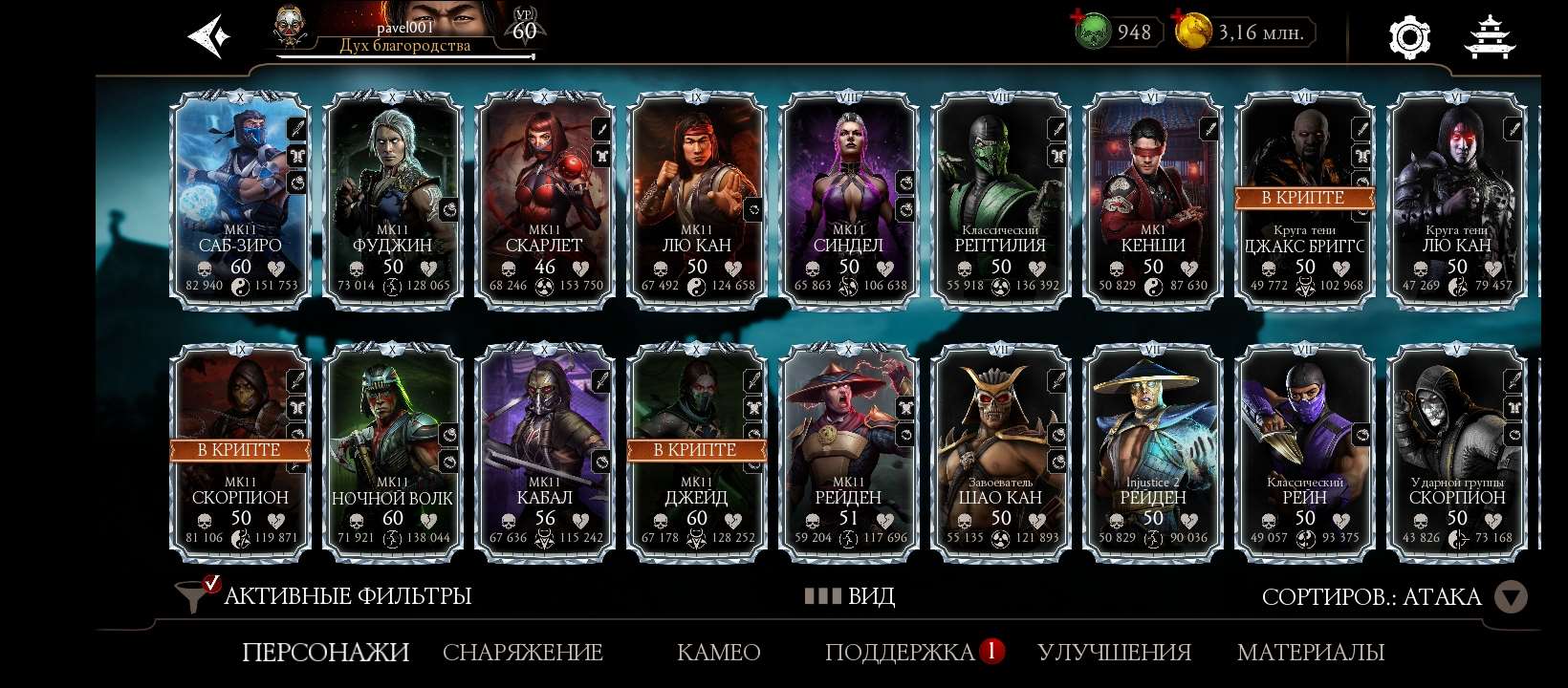Image resolution: width=1568 pixels, height=688 pixels.
Task: Click the grid icon next to ВИД
Action: [x=823, y=595]
